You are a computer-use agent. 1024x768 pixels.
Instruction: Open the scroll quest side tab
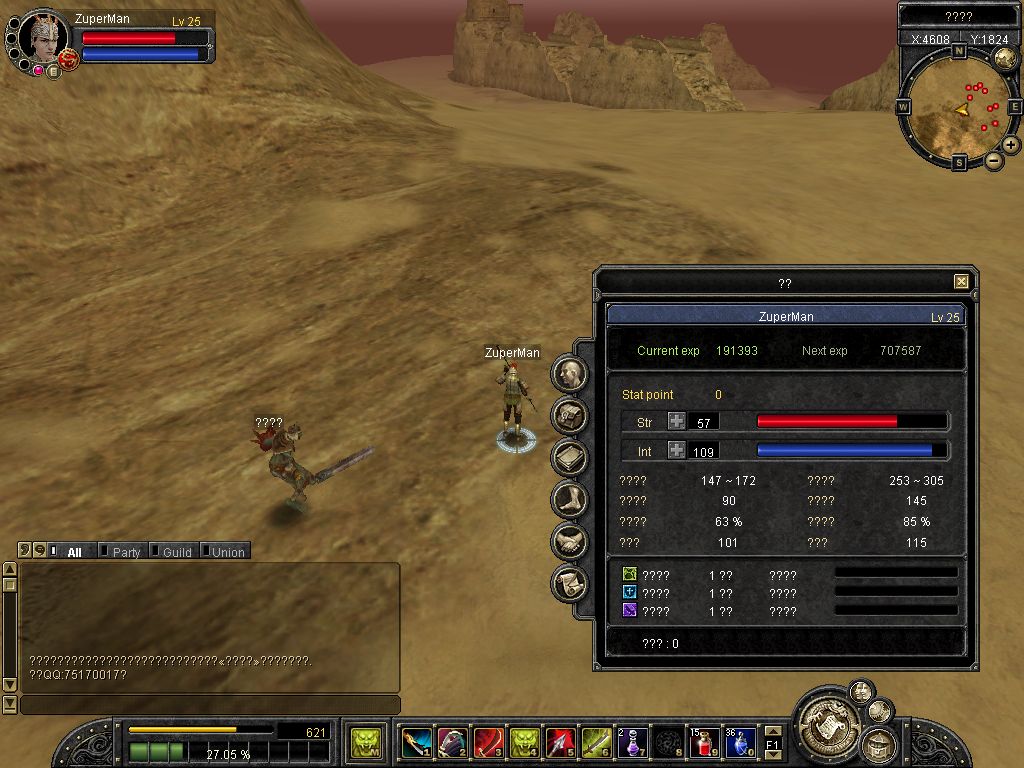[x=569, y=582]
